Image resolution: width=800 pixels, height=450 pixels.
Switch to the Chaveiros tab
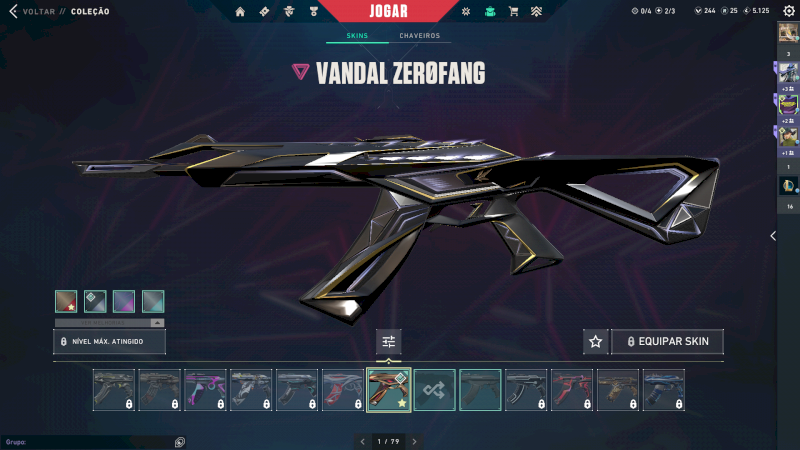[x=419, y=36]
